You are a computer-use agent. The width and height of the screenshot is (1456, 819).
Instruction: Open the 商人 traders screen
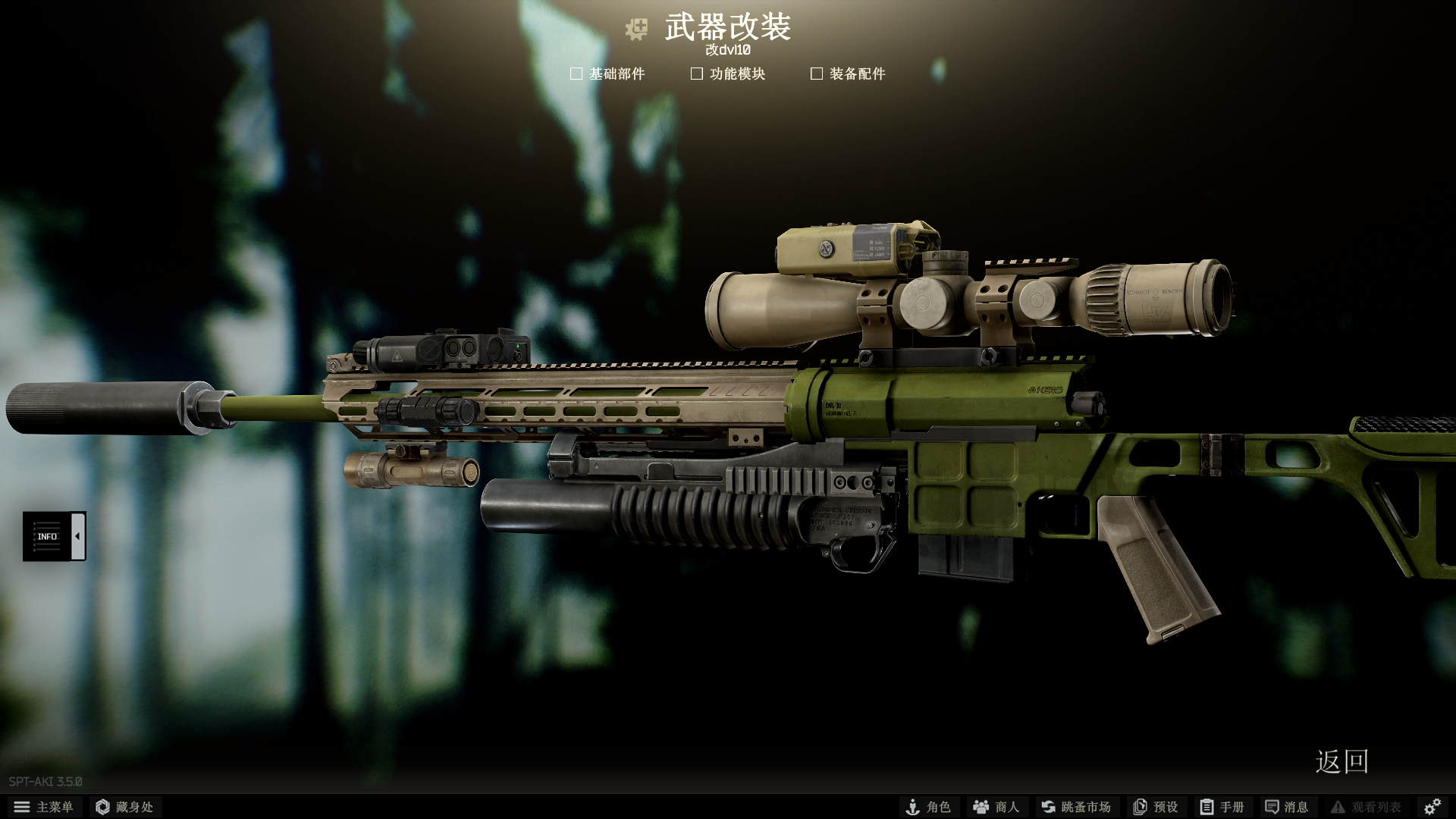point(996,807)
